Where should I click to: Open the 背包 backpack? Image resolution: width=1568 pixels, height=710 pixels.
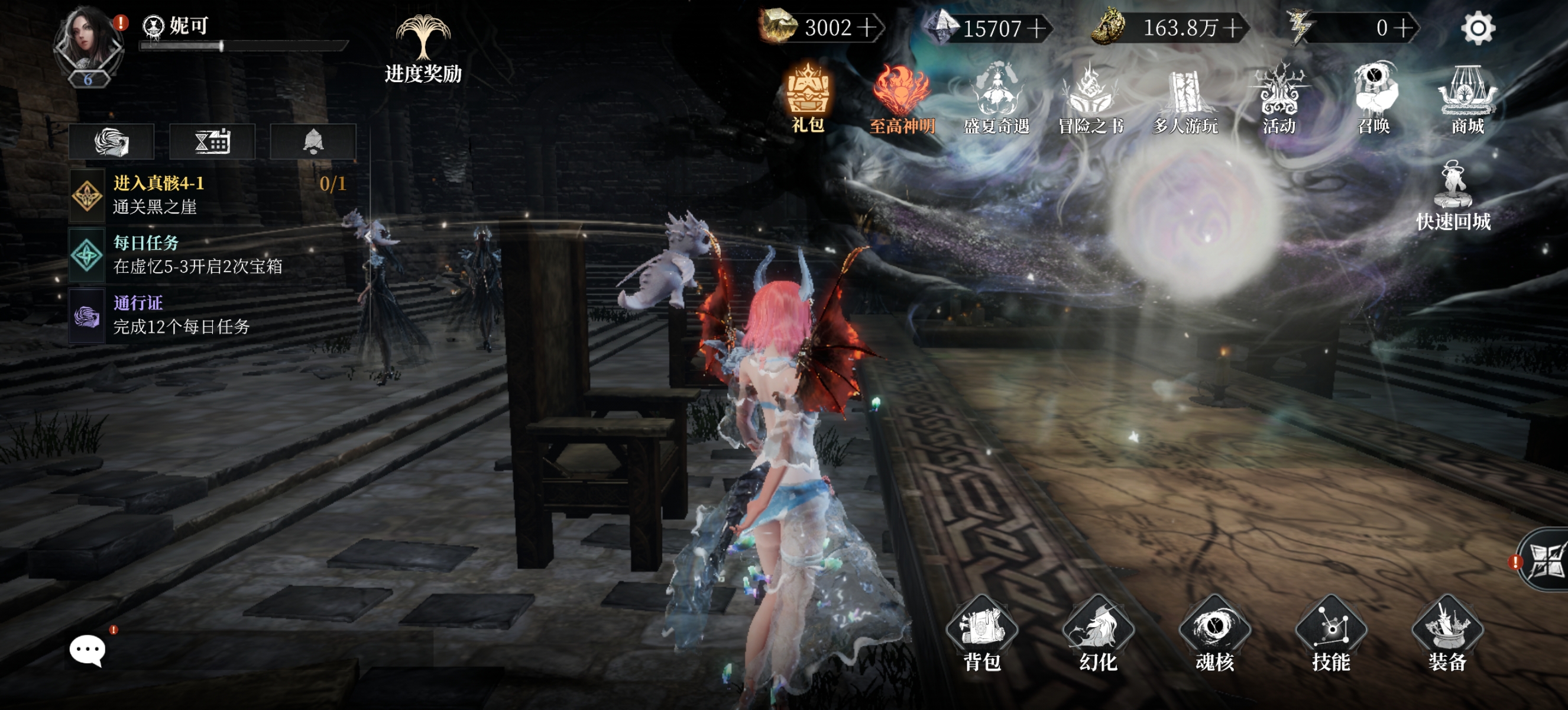coord(982,634)
